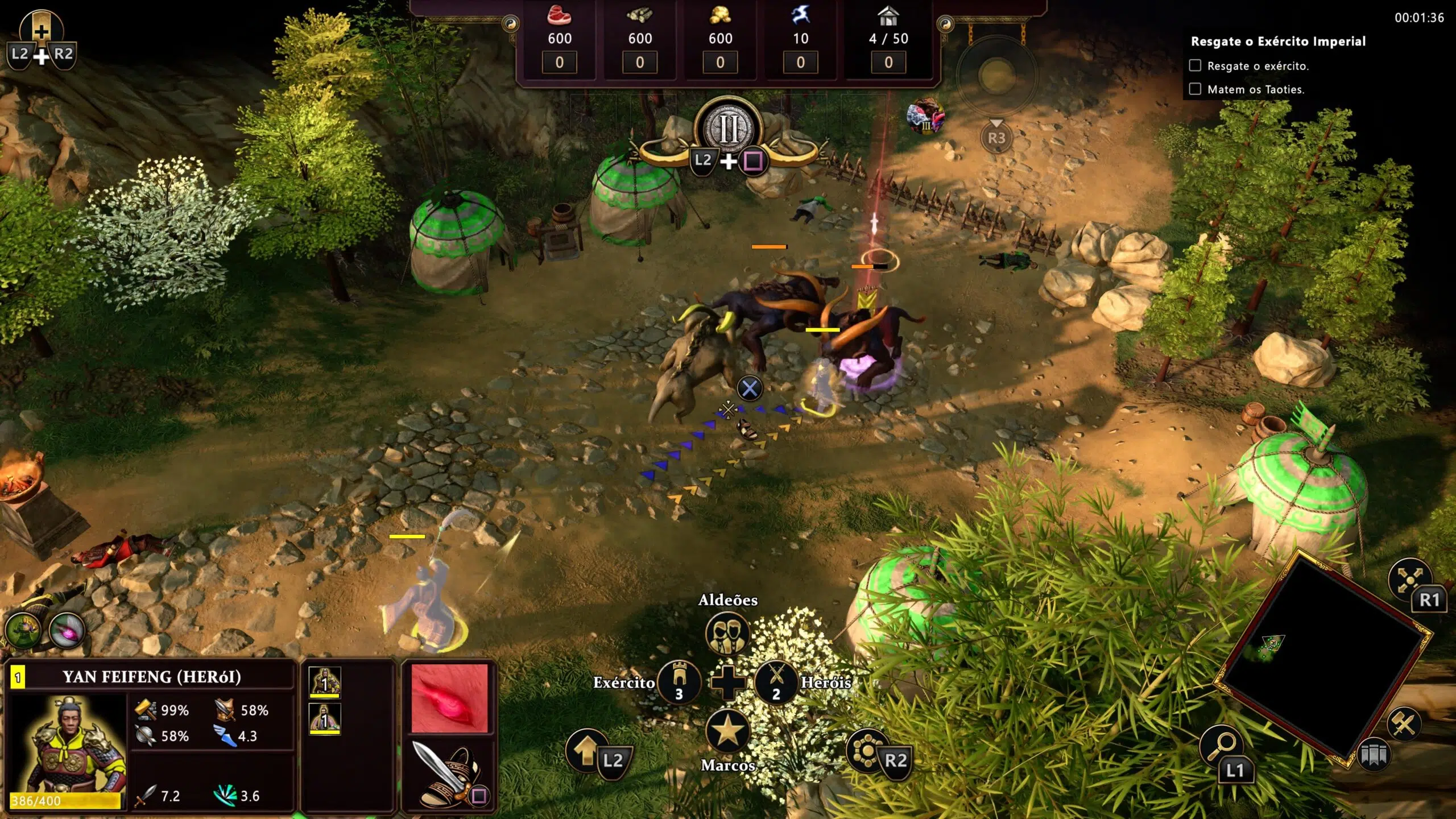Click the magnifying glass search icon
The width and height of the screenshot is (1456, 819).
[1221, 745]
